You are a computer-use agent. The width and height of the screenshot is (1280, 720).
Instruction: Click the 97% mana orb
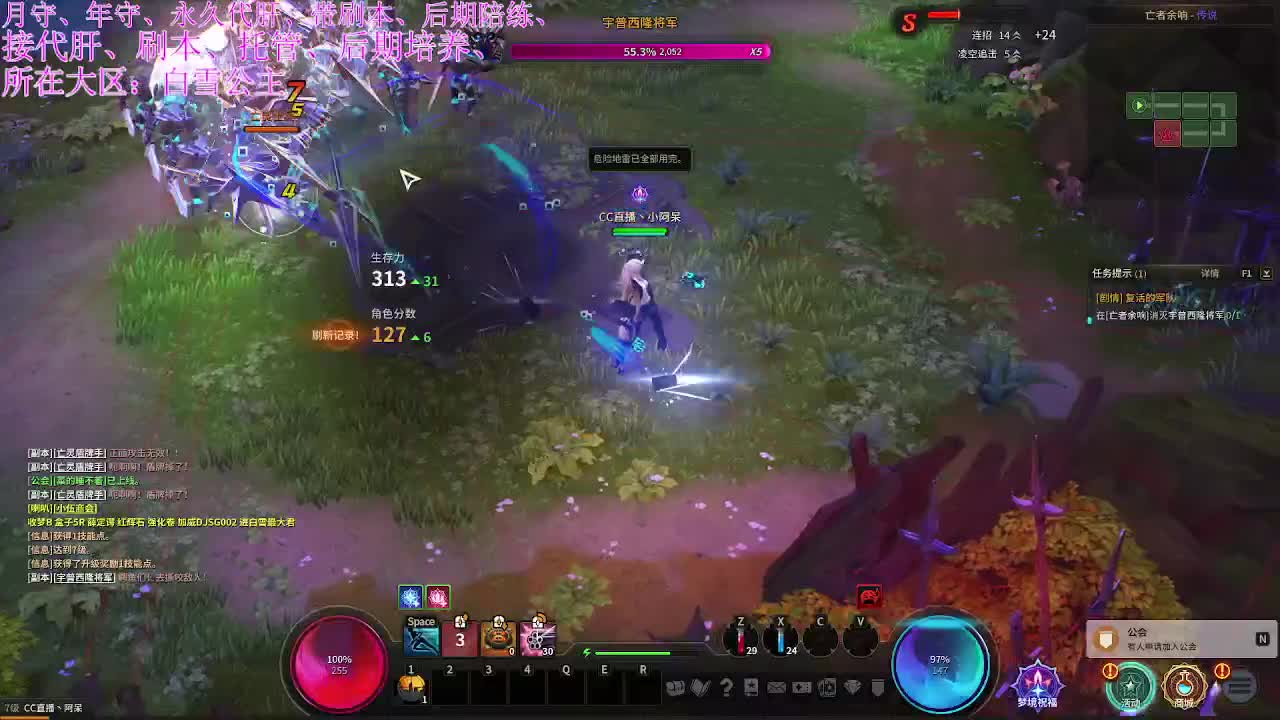tap(940, 662)
